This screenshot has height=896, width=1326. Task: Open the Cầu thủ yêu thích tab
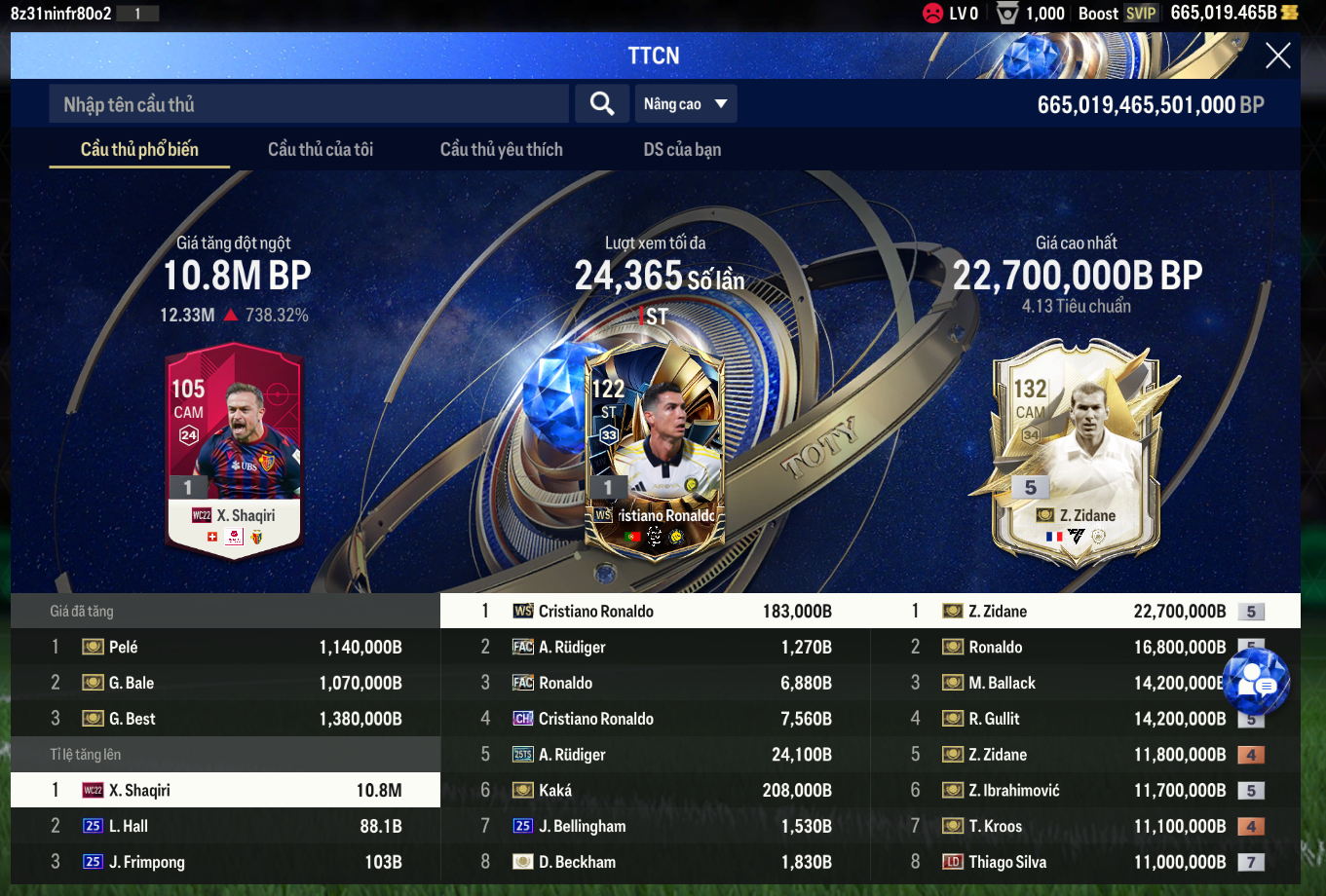click(x=501, y=149)
